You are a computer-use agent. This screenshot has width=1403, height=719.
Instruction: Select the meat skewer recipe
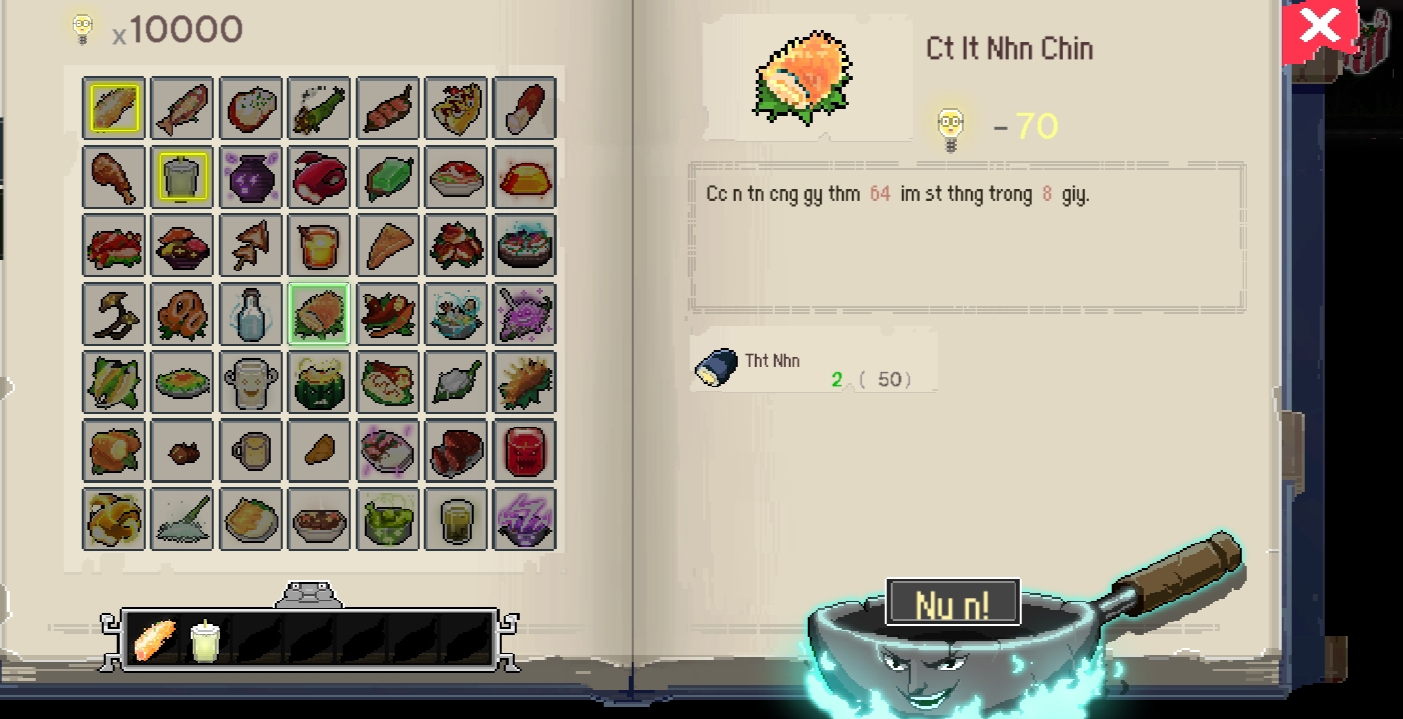coord(387,108)
